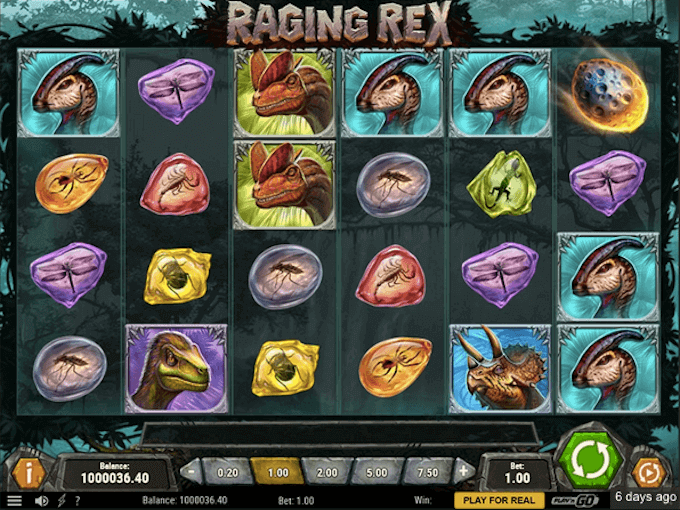Pick the 5.00 bet option
Viewport: 680px width, 510px height.
(x=378, y=470)
